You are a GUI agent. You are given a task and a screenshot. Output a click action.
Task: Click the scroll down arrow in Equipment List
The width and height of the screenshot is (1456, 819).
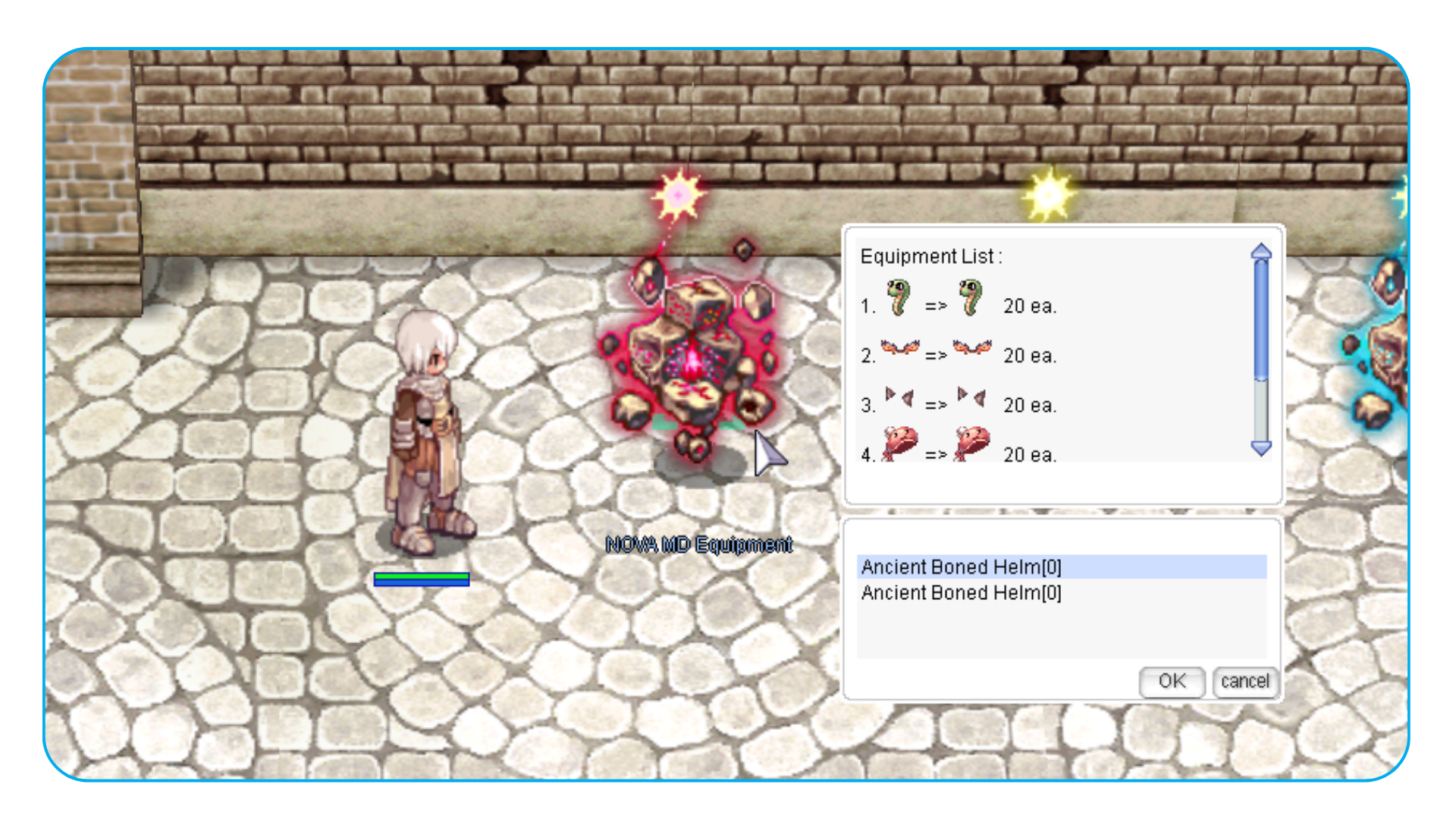pyautogui.click(x=1261, y=448)
